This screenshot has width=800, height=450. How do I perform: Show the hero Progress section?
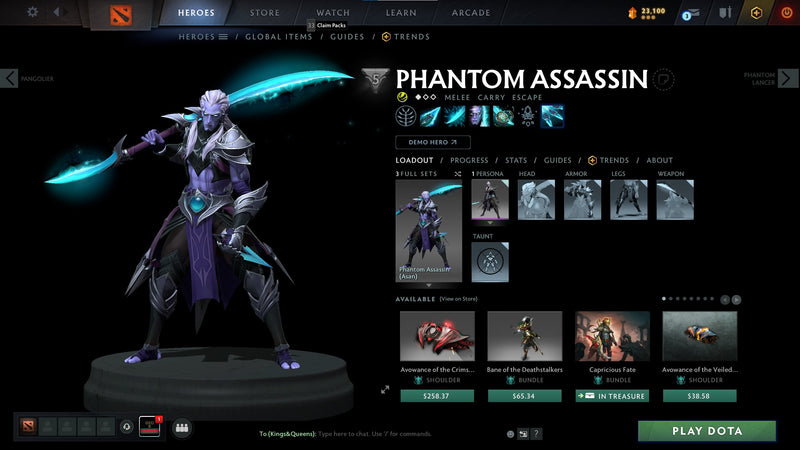pos(469,160)
